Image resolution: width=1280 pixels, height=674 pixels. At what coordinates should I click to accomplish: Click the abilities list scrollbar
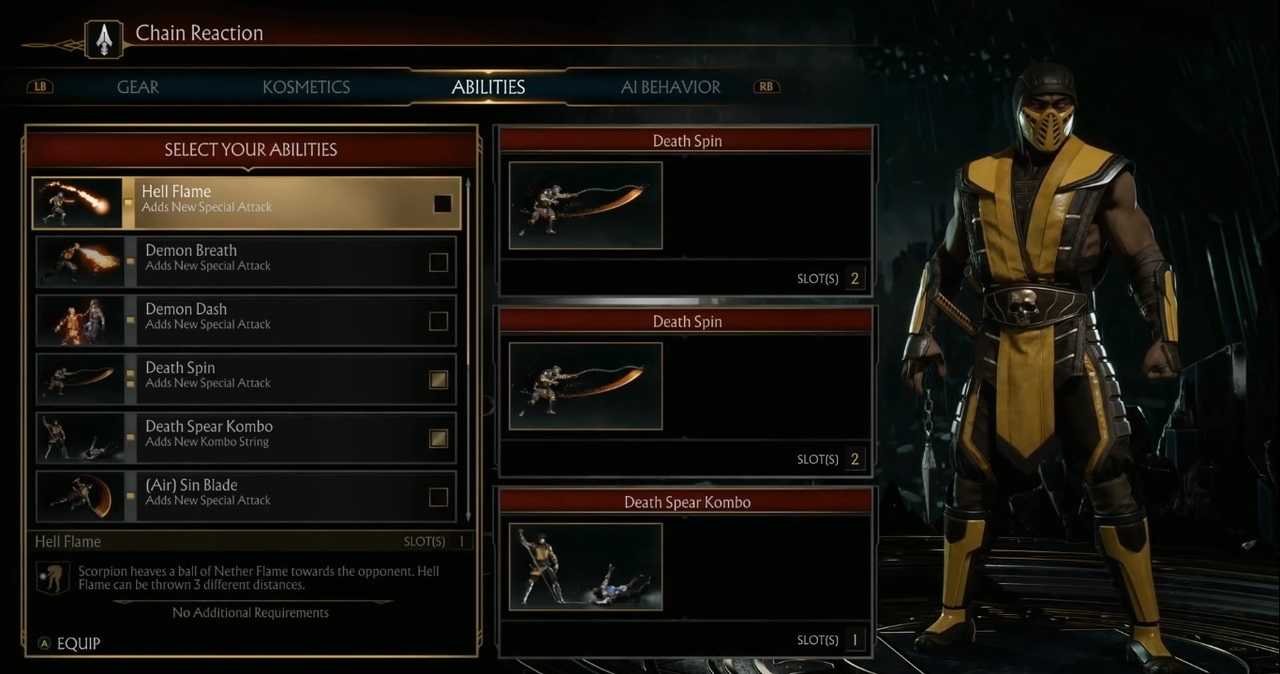click(468, 350)
